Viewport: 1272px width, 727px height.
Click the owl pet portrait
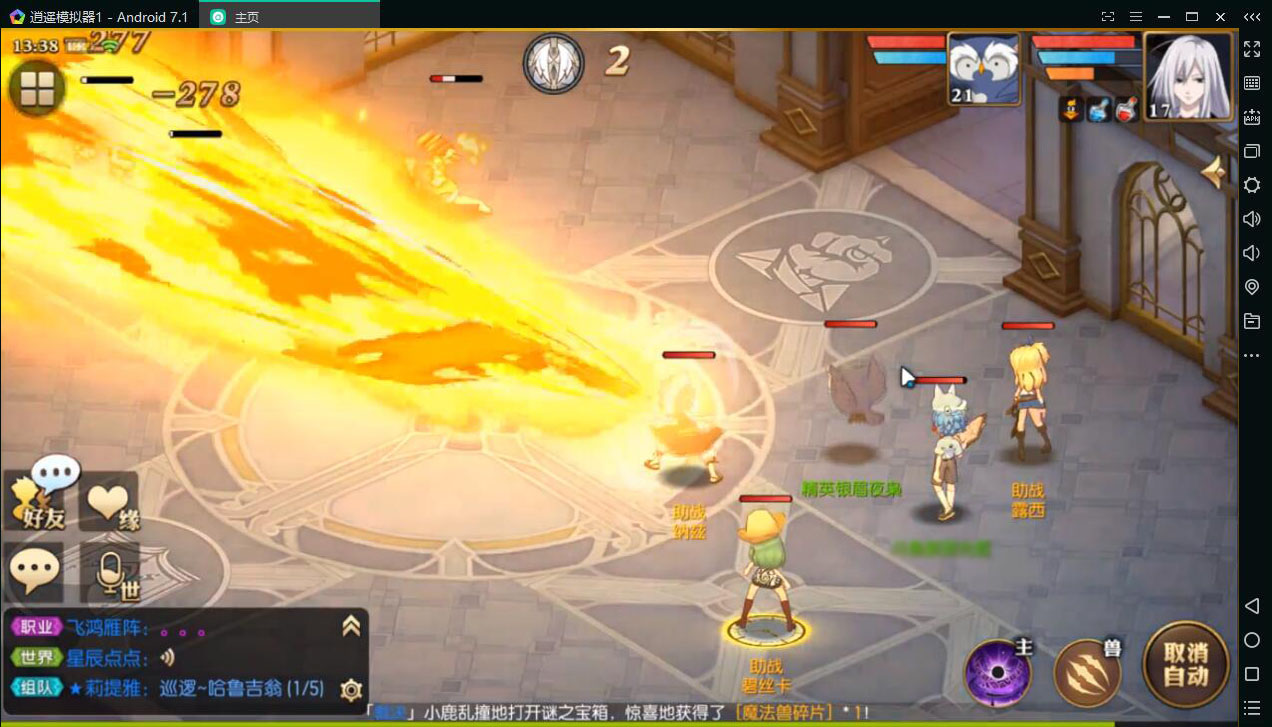[x=983, y=69]
